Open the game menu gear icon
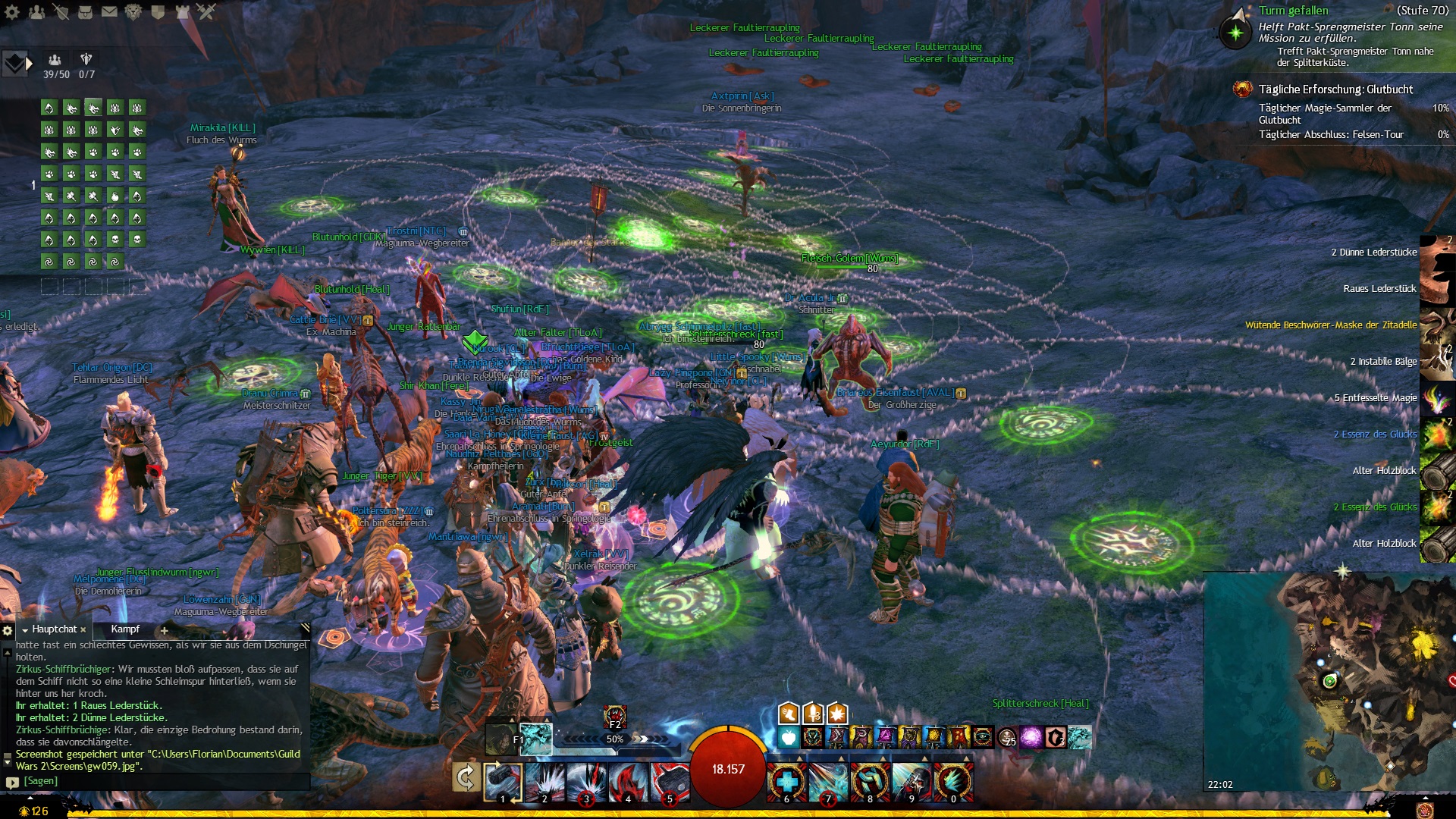The width and height of the screenshot is (1456, 819). 12,12
